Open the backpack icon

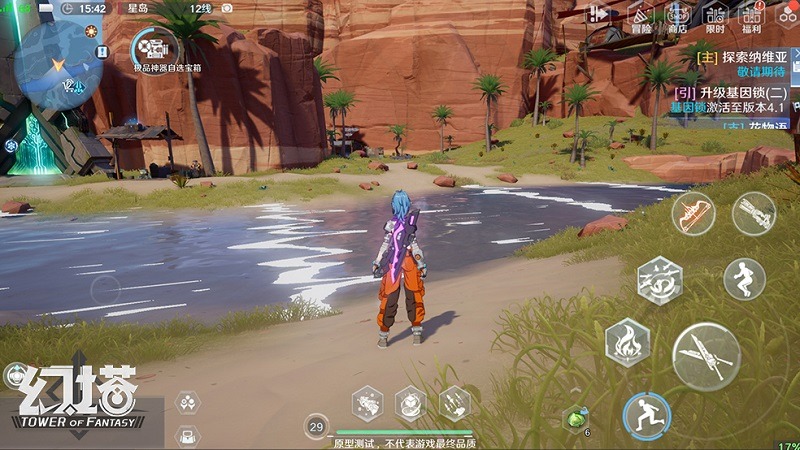[x=186, y=435]
